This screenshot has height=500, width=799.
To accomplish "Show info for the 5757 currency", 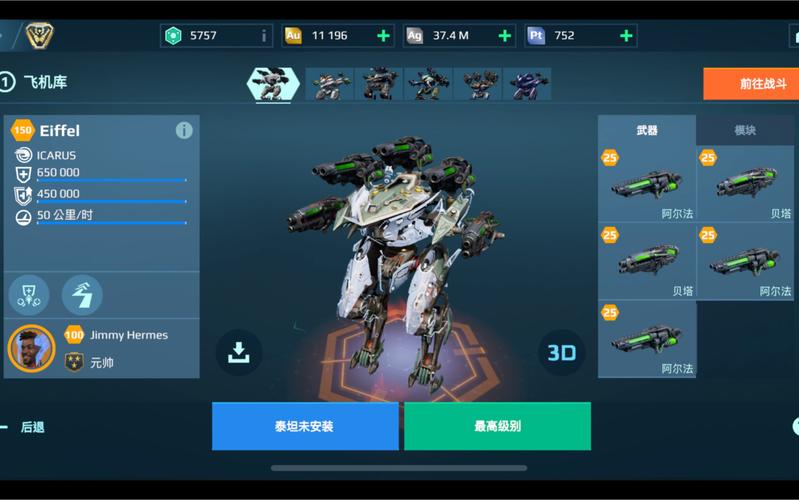I will click(x=264, y=36).
